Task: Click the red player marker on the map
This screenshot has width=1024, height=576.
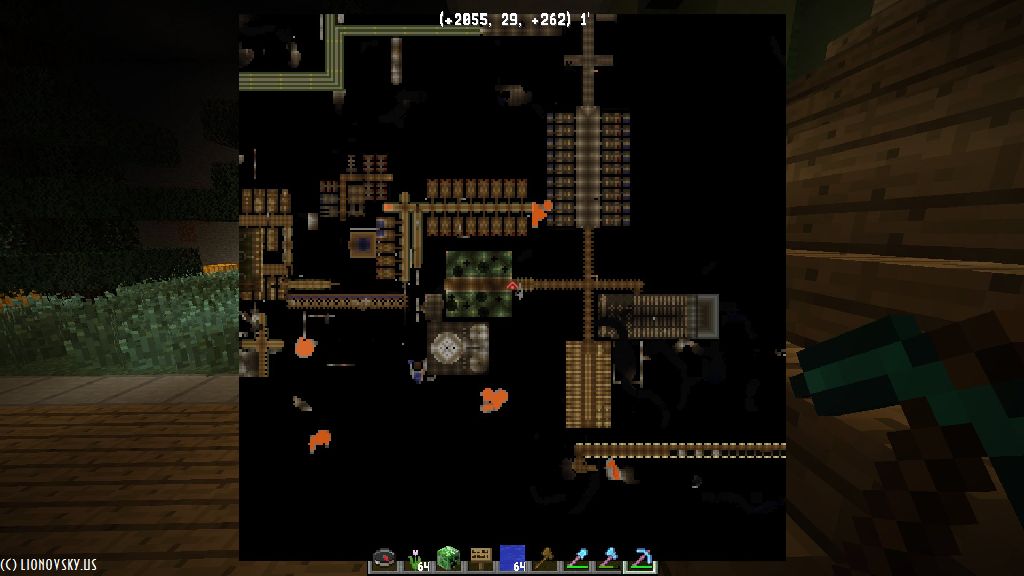Action: 513,287
